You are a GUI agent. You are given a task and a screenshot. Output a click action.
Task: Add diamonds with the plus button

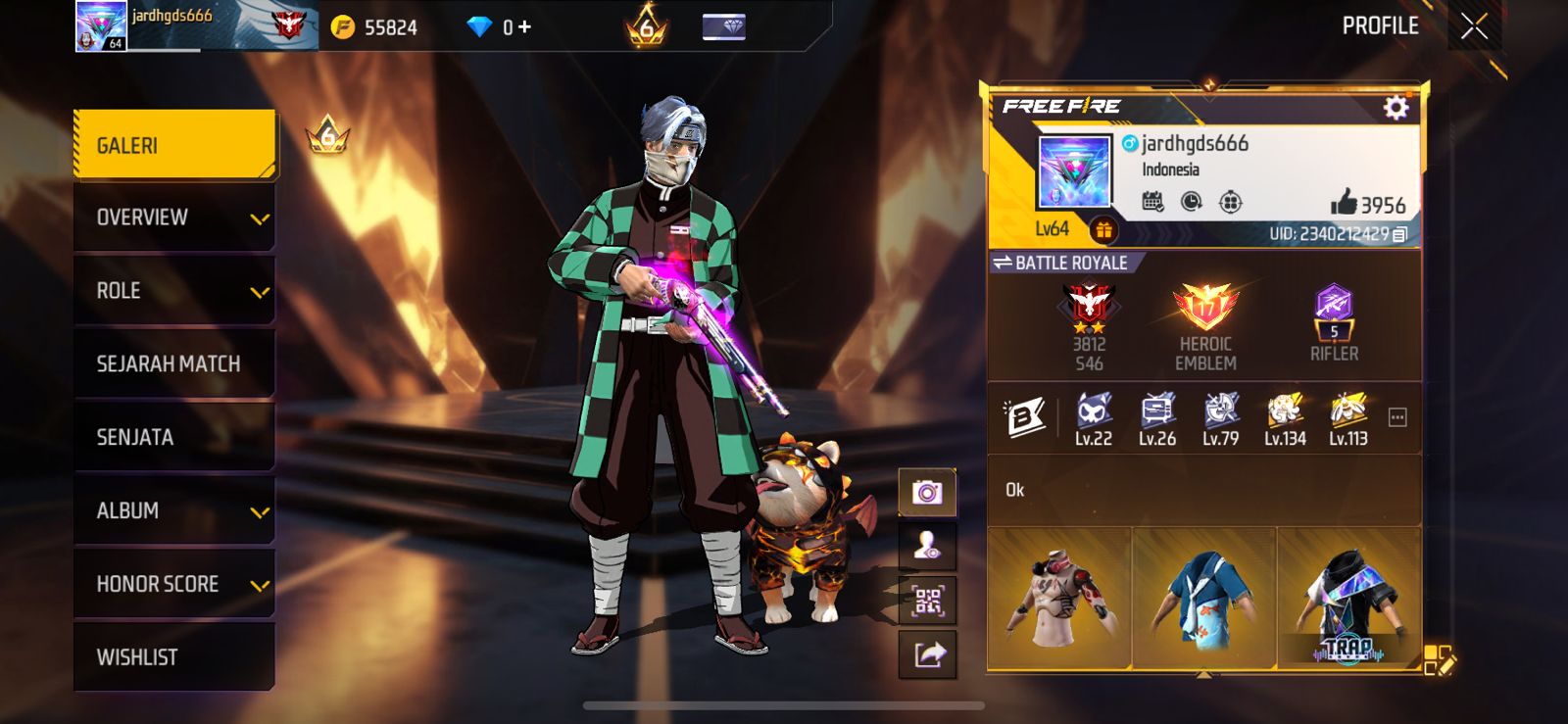524,27
